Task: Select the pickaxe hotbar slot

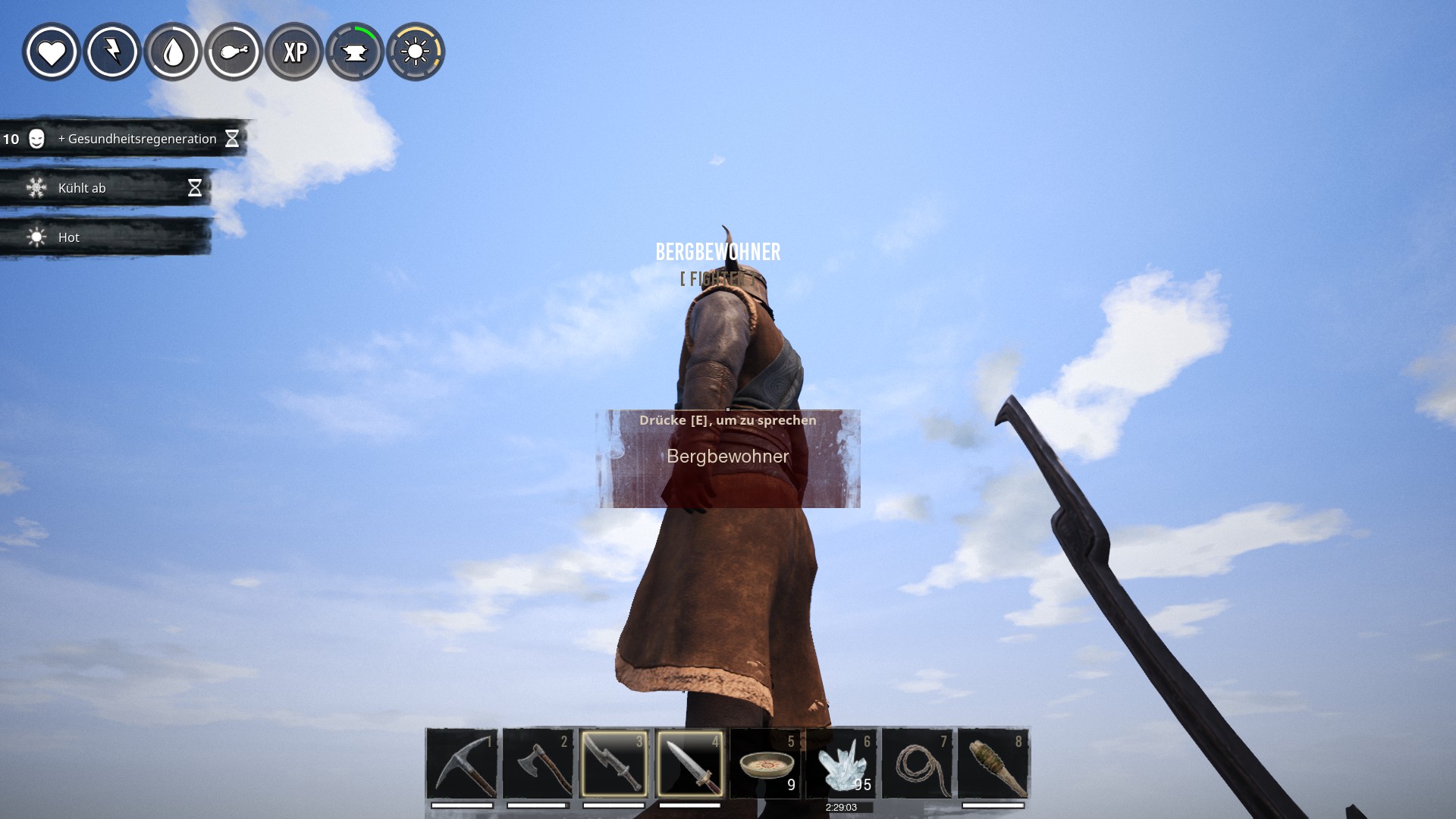Action: (462, 764)
